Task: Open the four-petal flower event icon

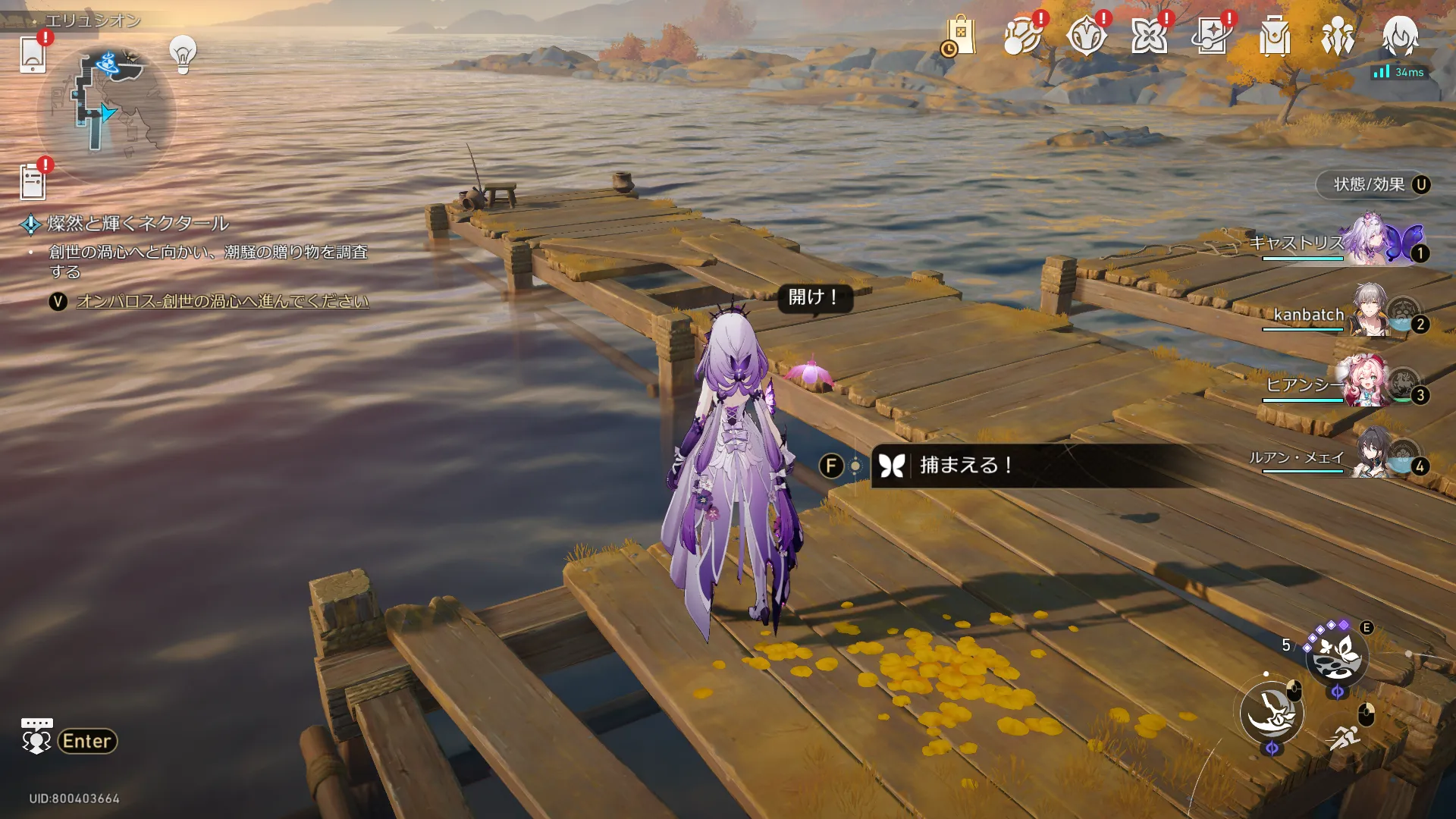Action: pyautogui.click(x=1148, y=36)
